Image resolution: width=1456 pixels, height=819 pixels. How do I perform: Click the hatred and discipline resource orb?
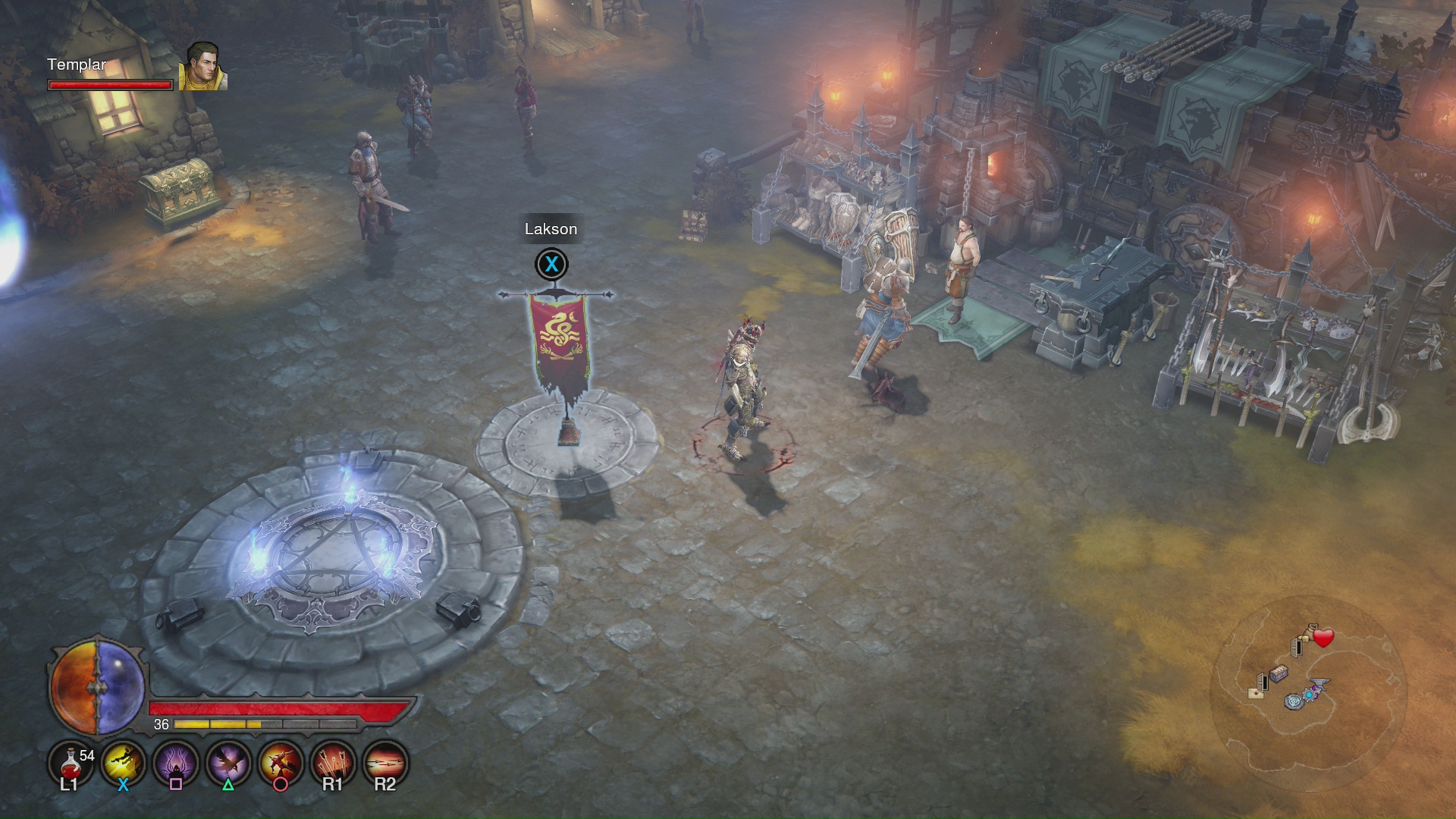(x=97, y=686)
